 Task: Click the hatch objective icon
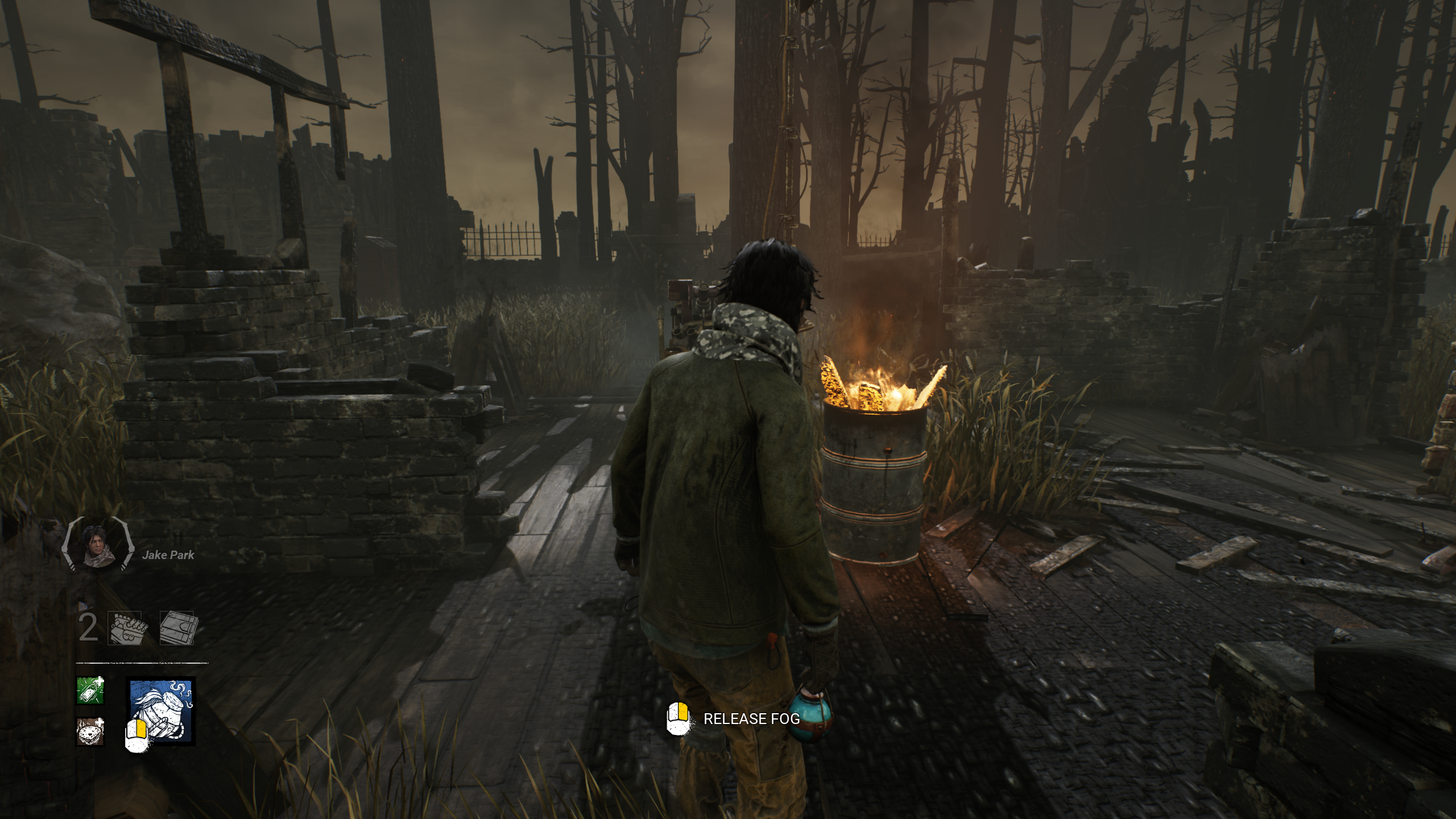177,628
